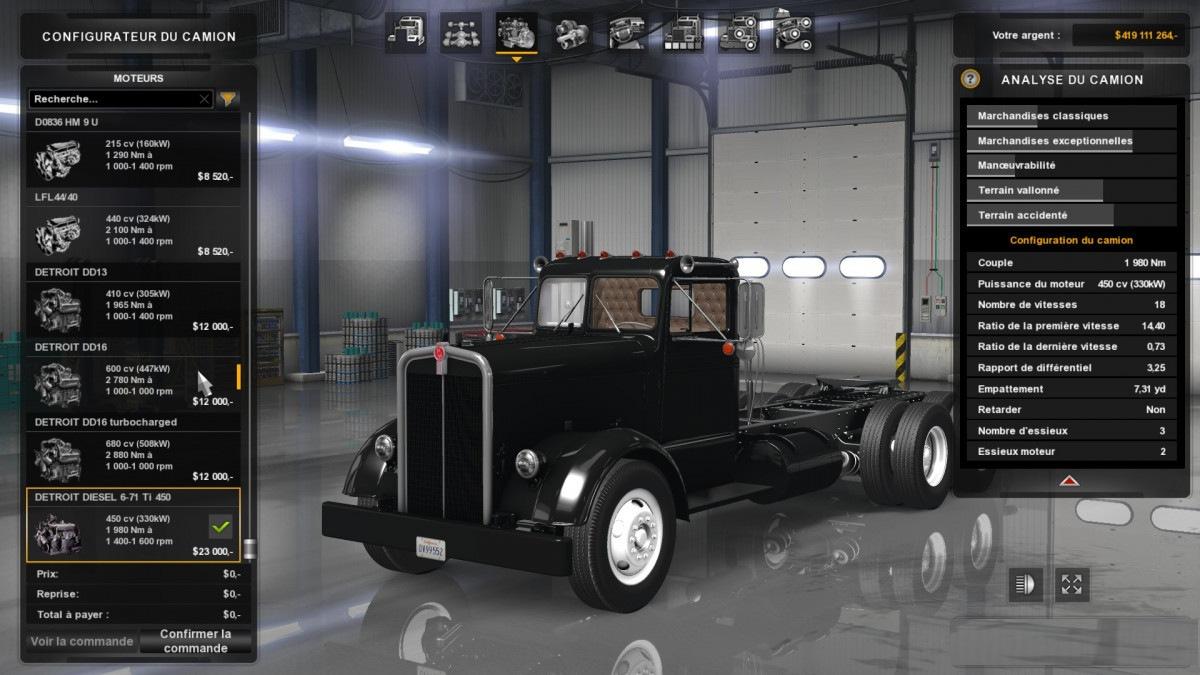
Task: Click Confirmer la commande
Action: pyautogui.click(x=196, y=641)
